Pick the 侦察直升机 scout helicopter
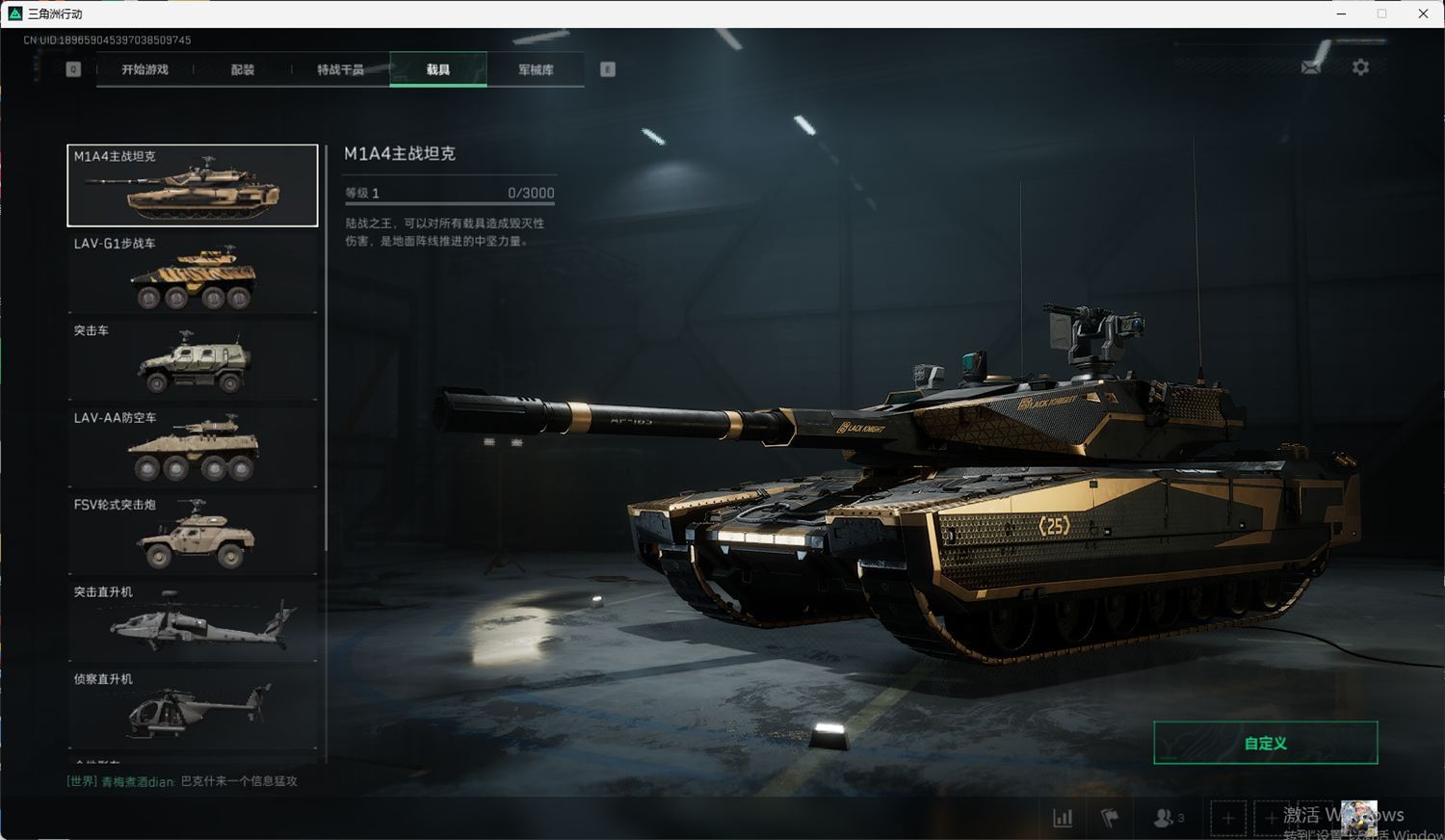 [x=193, y=708]
